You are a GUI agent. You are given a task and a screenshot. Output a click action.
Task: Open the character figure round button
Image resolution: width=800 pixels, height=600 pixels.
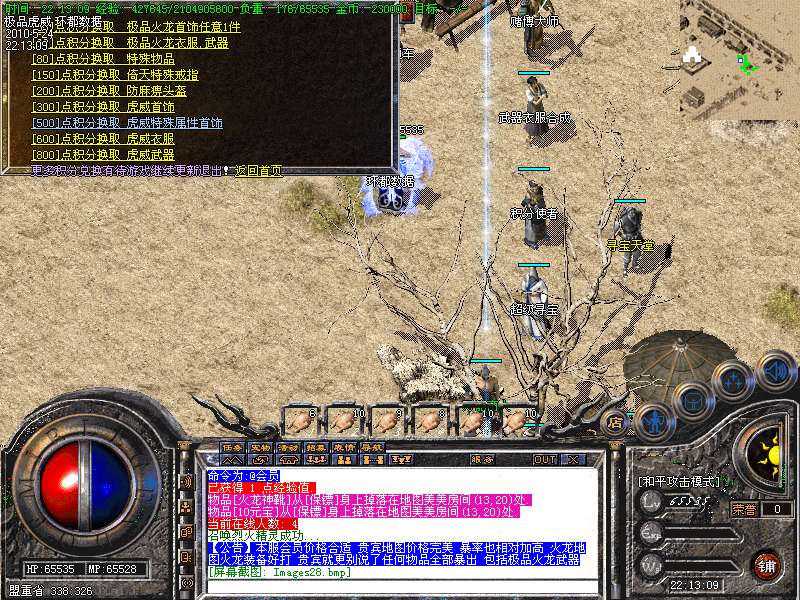(x=652, y=421)
